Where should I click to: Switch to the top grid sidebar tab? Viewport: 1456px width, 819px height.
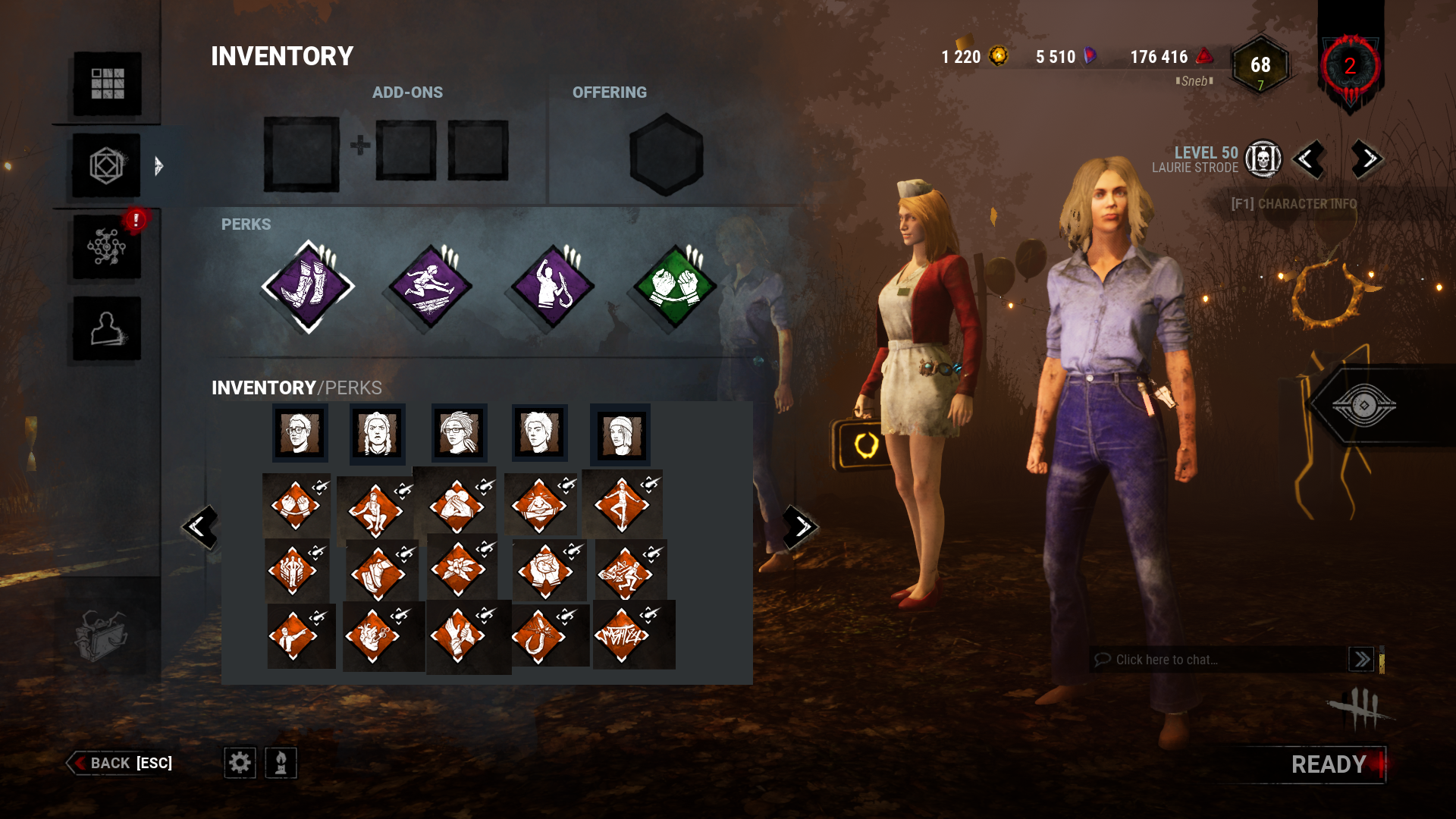pos(107,86)
